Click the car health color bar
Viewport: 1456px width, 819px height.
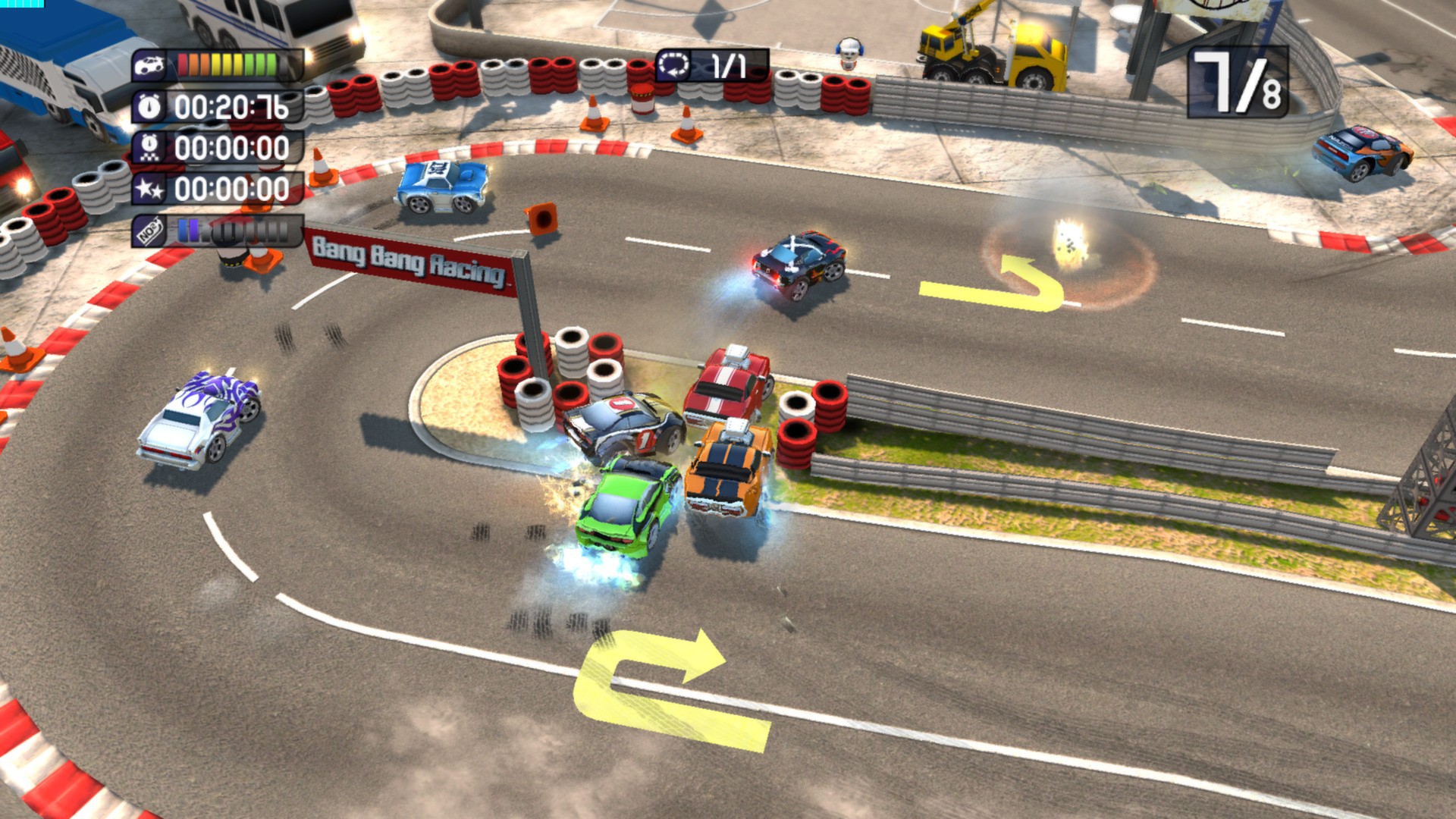click(x=227, y=65)
